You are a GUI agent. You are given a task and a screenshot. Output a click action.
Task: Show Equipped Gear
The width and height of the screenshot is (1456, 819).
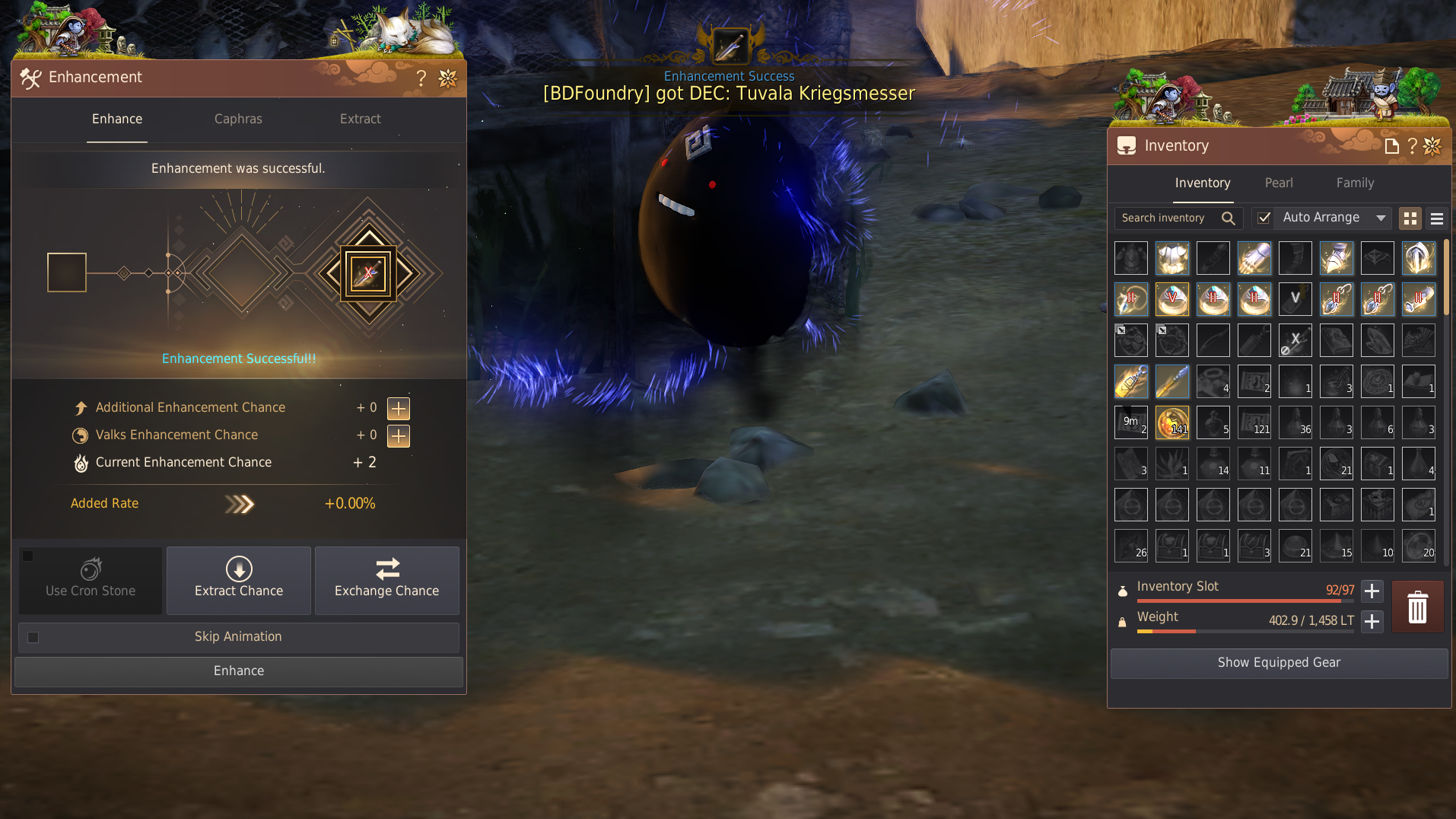pos(1279,662)
